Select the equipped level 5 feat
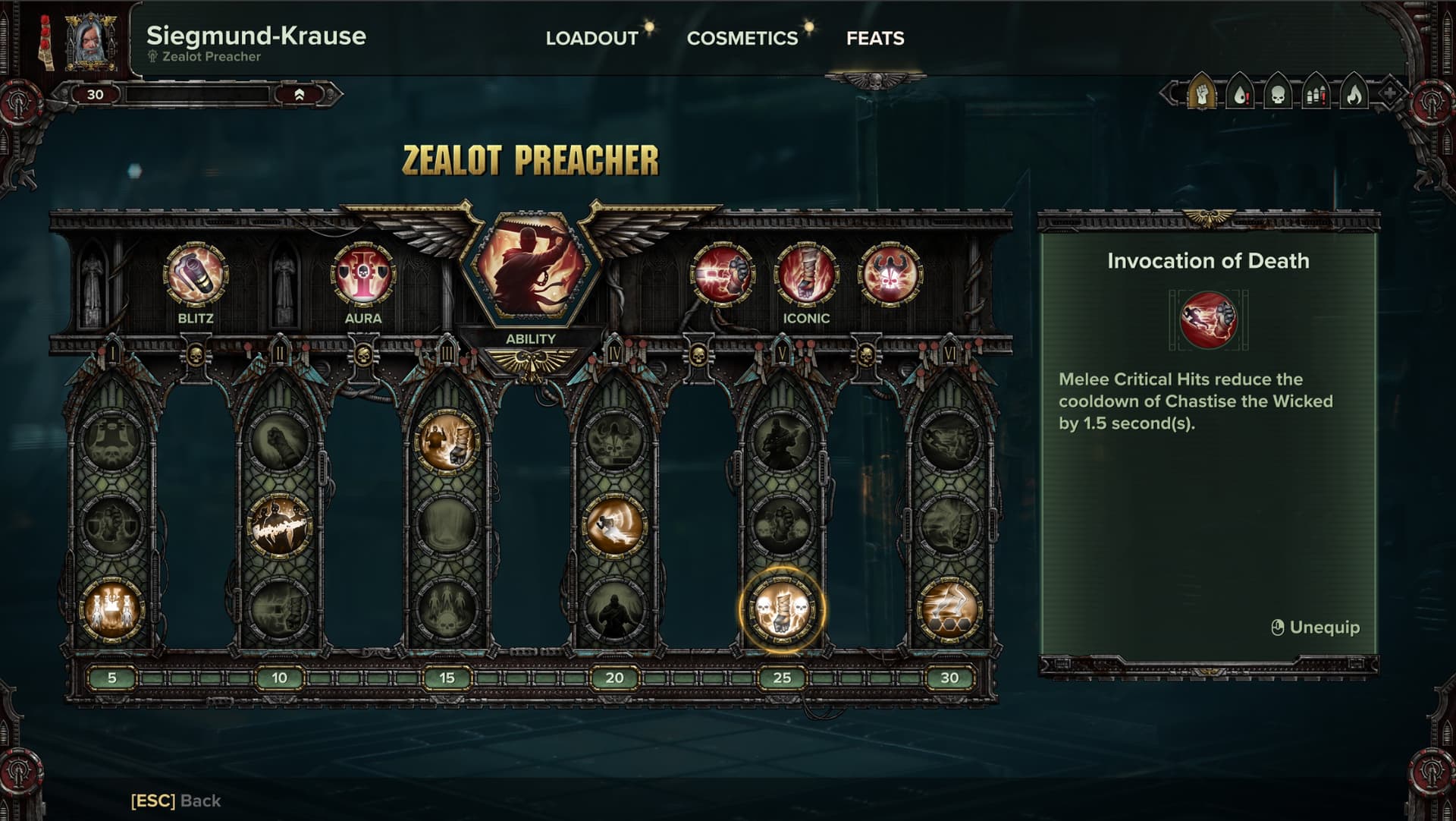Viewport: 1456px width, 821px height. pos(112,609)
